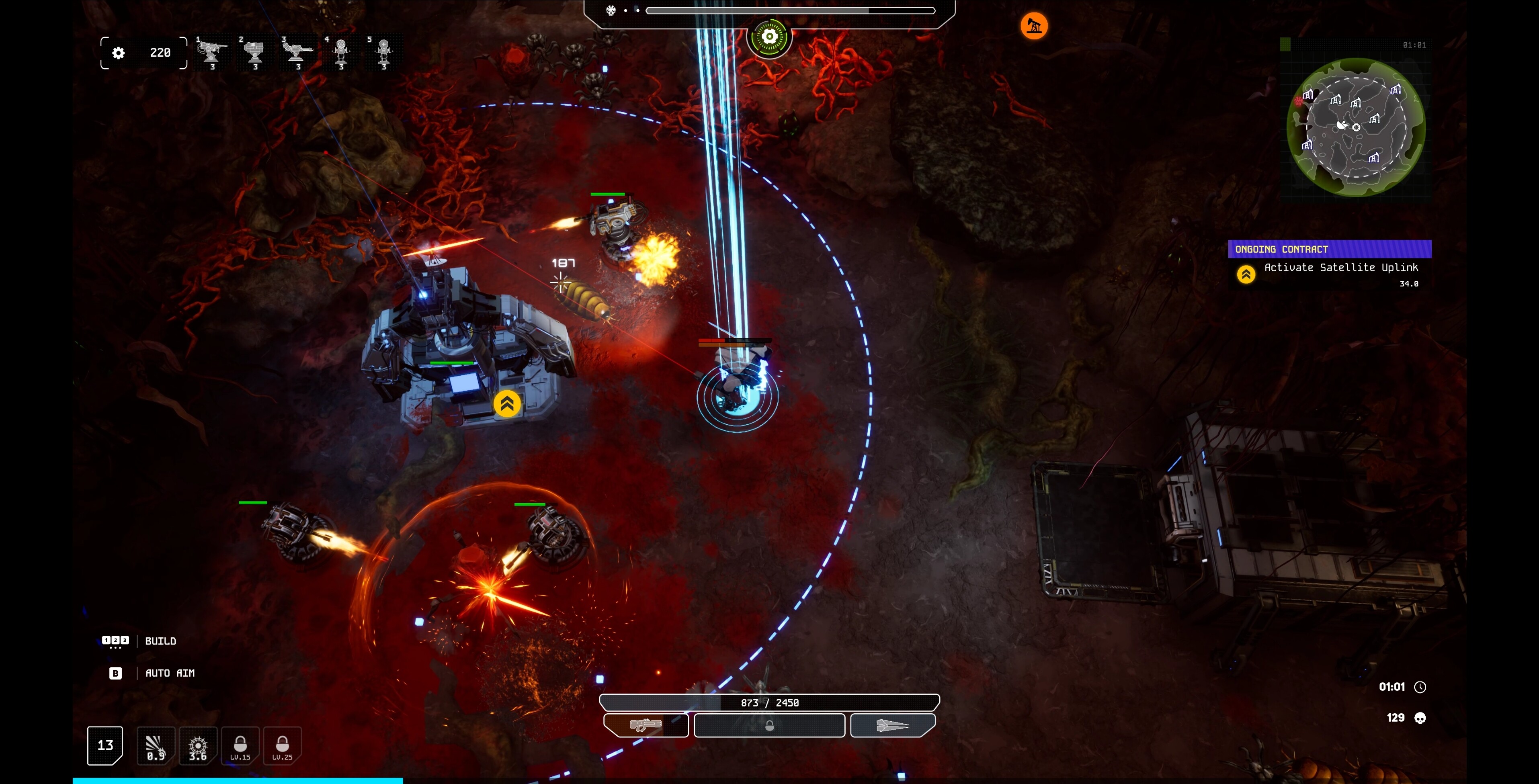
Task: Click the orange oil pump marker icon
Action: [1033, 26]
